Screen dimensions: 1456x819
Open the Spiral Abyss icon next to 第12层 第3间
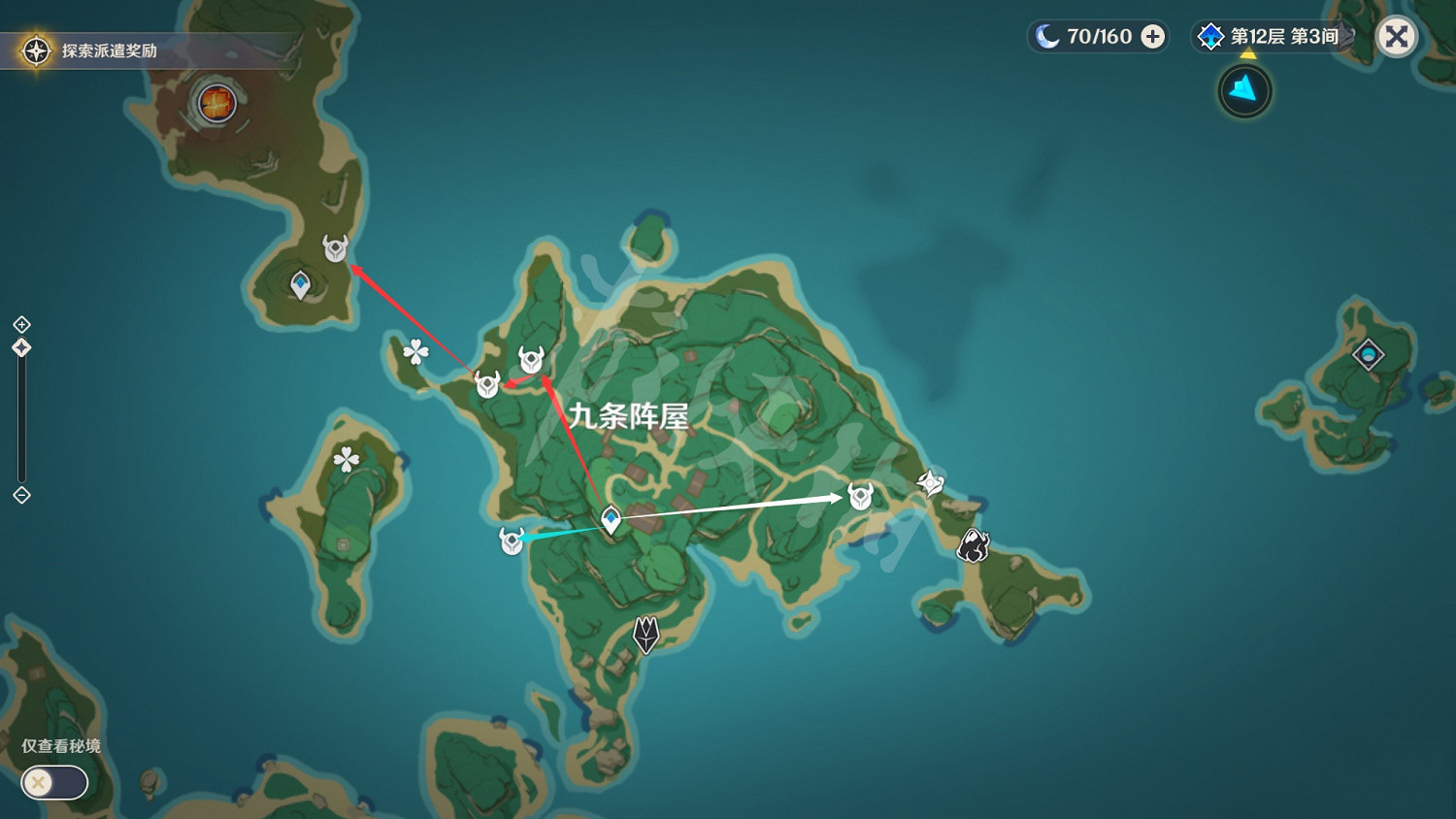(x=1209, y=36)
